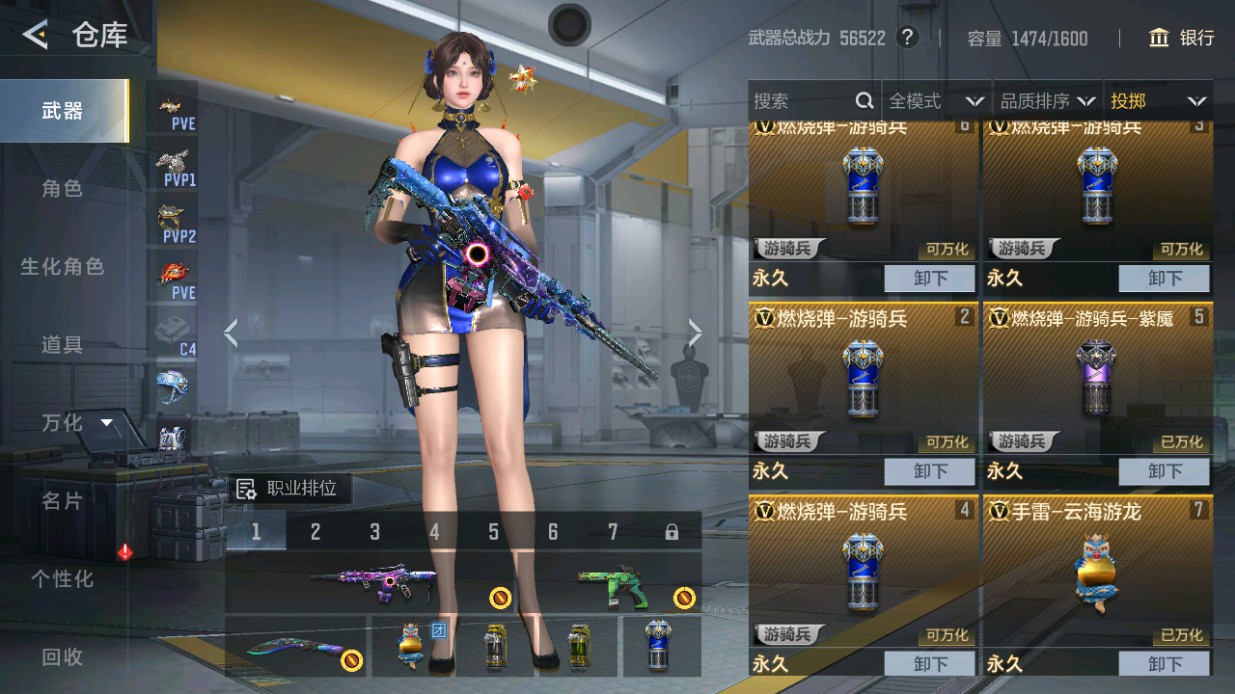The width and height of the screenshot is (1235, 694).
Task: Open the 名片 section
Action: click(62, 501)
